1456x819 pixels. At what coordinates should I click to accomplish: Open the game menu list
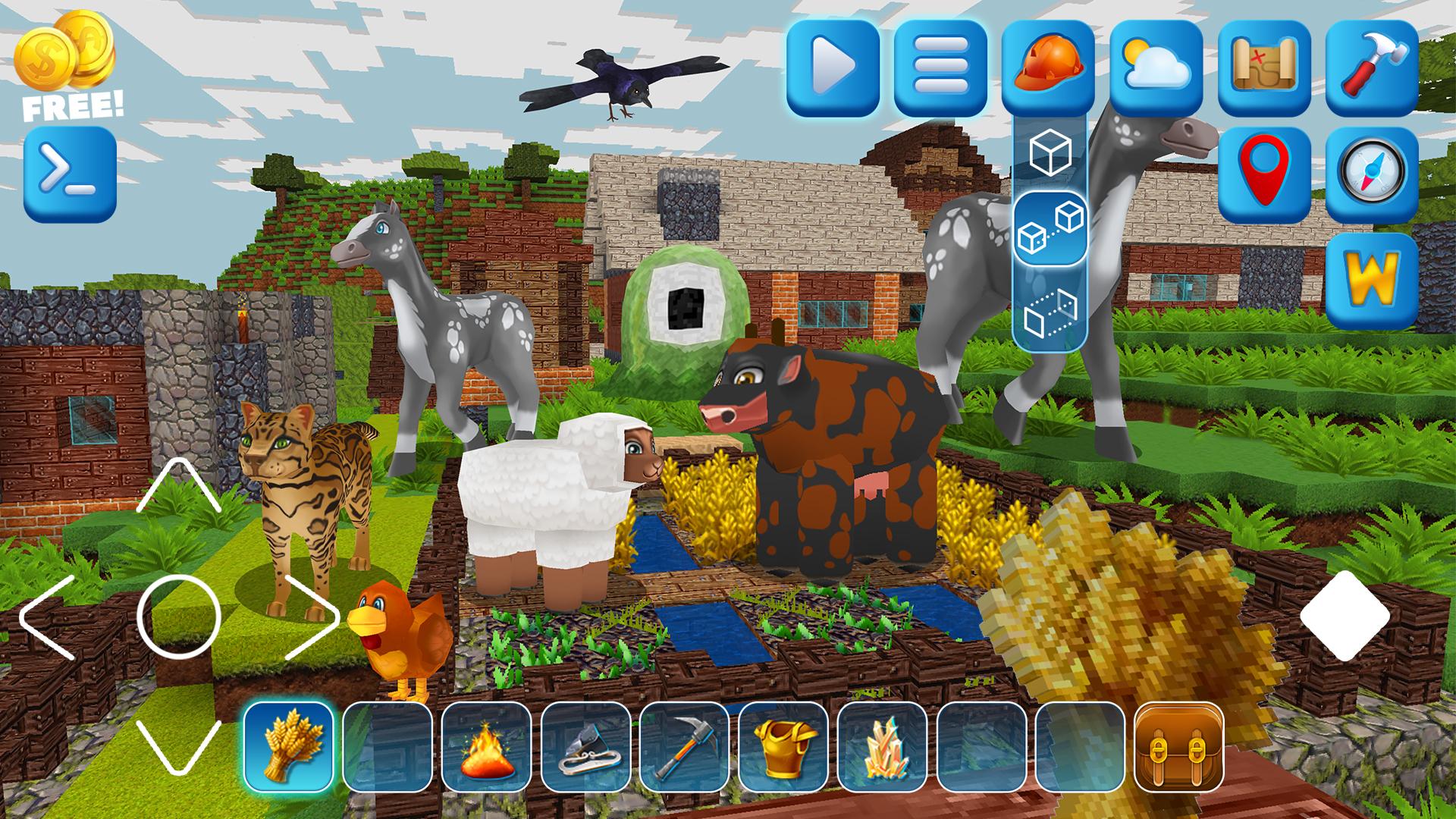click(943, 68)
